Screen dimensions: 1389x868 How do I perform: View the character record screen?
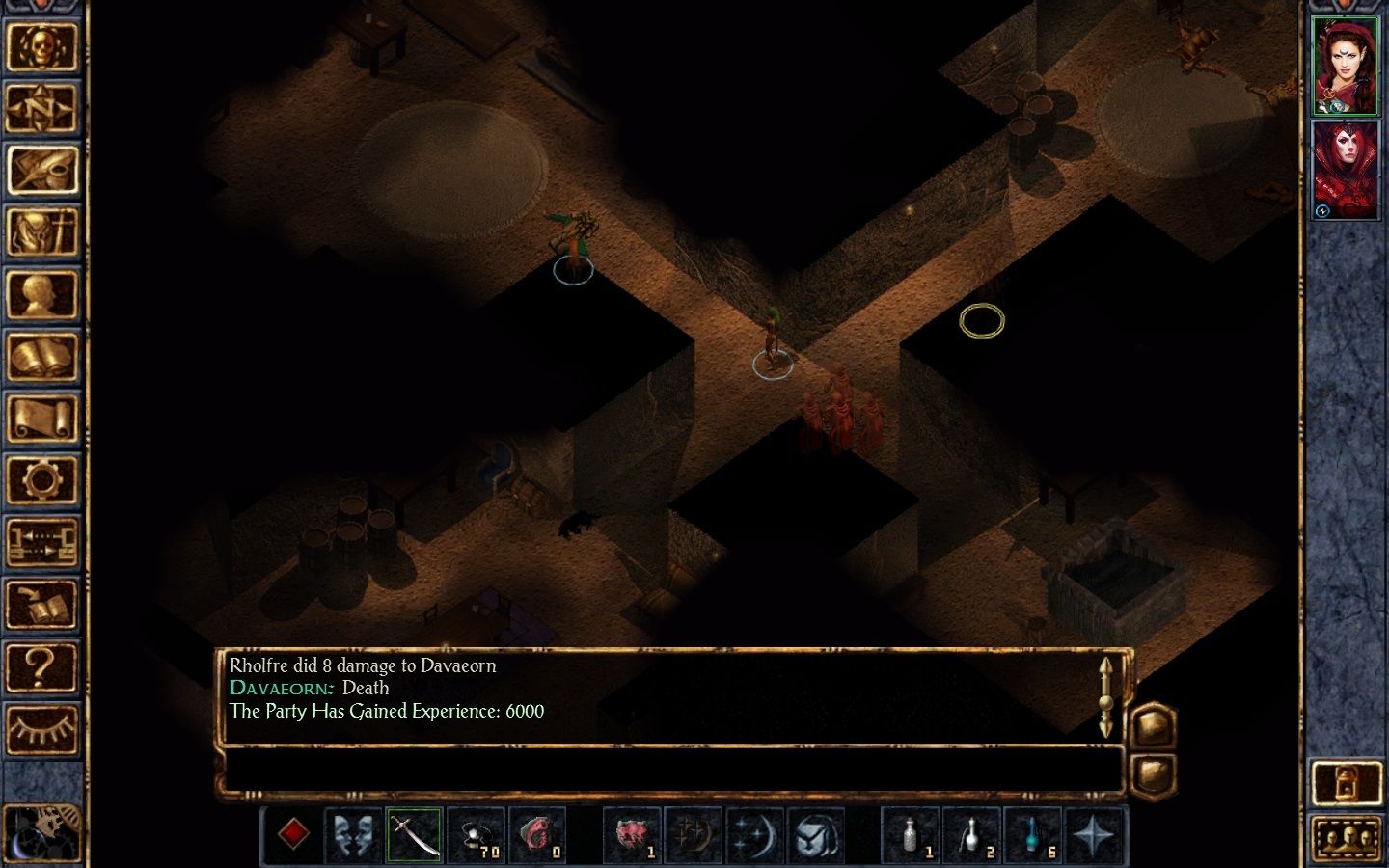pos(44,294)
